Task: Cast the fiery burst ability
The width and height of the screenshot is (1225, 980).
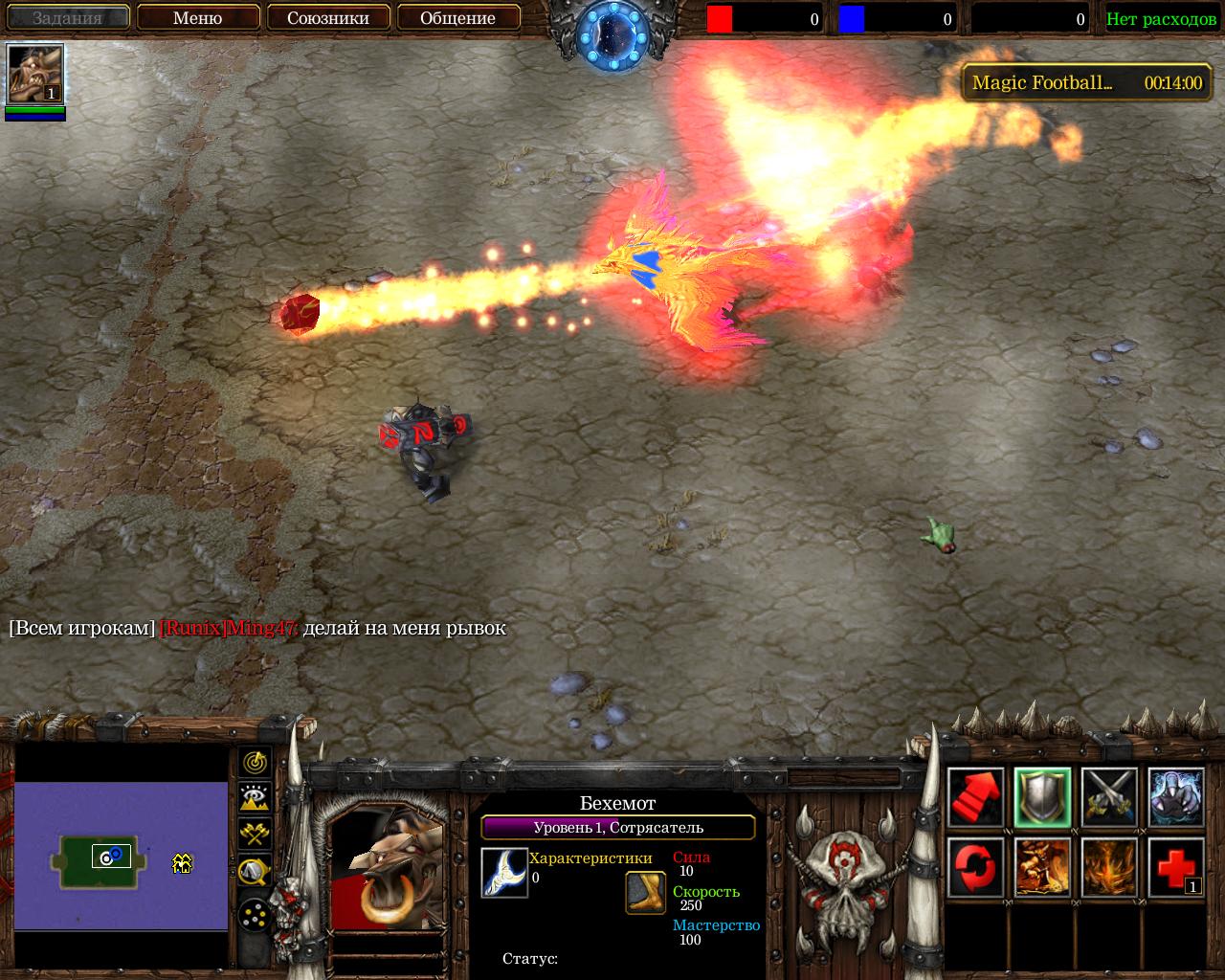Action: [1109, 866]
